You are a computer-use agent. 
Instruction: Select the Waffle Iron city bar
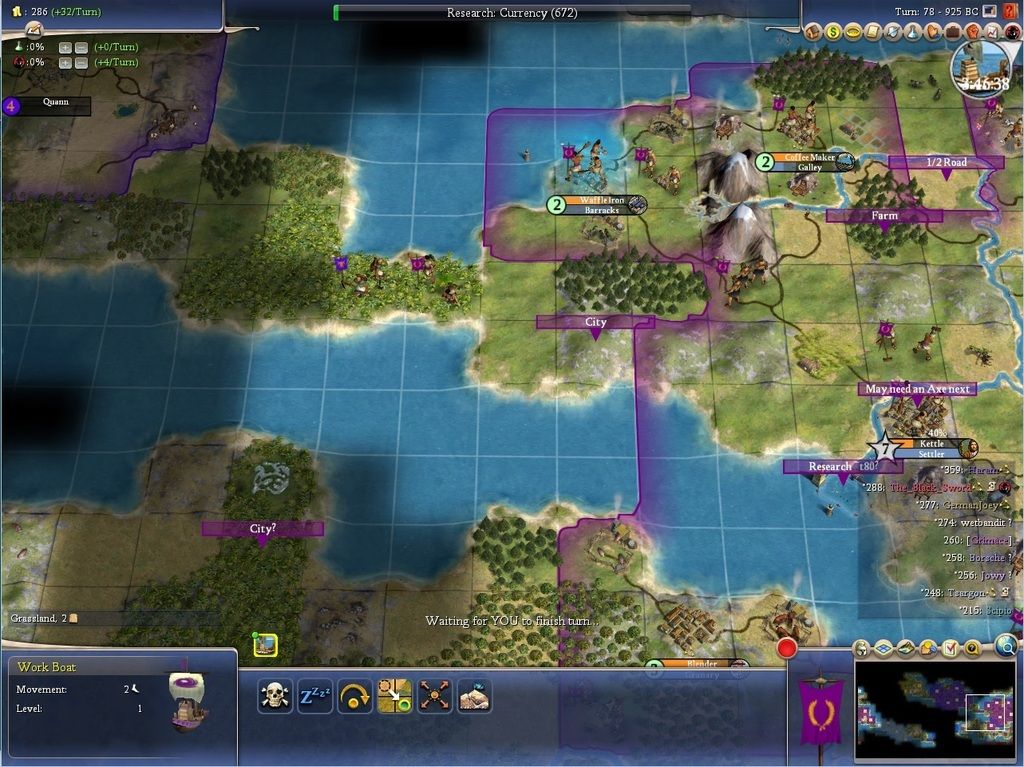tap(600, 205)
